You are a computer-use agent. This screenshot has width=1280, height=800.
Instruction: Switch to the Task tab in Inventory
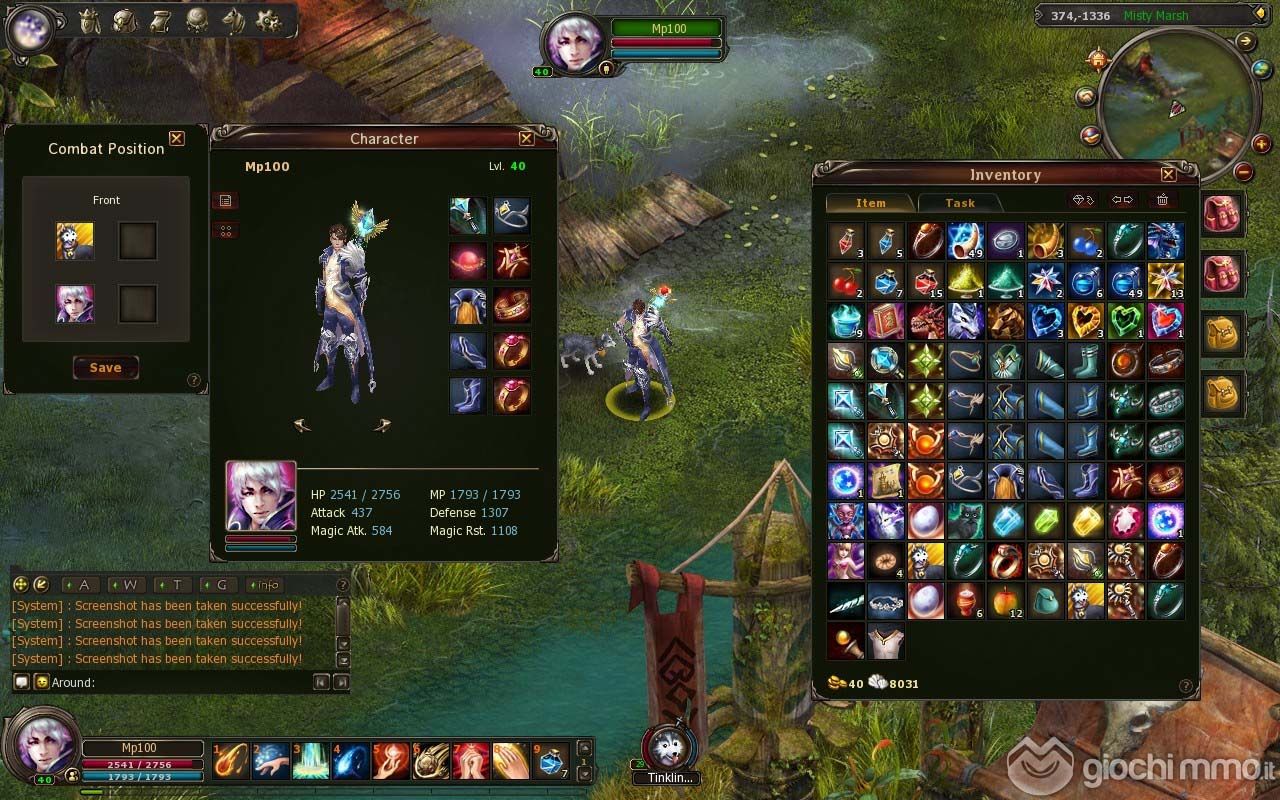pos(959,203)
